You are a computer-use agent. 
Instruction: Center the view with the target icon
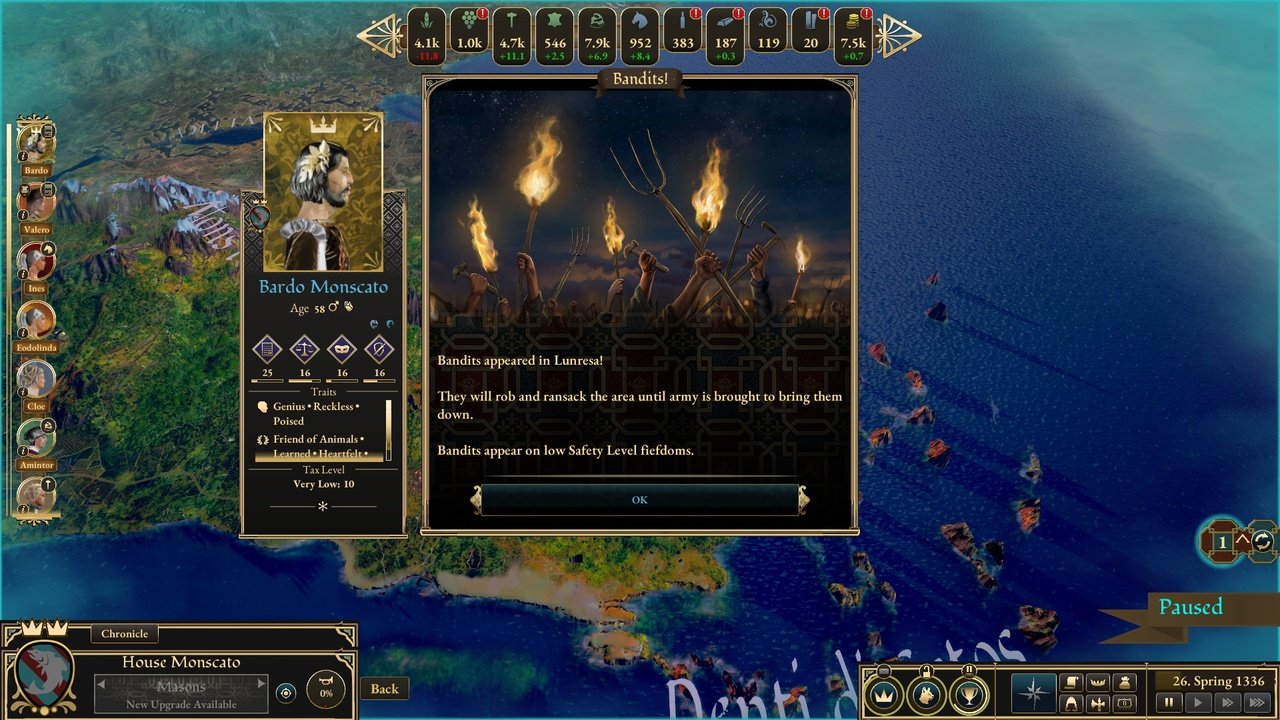click(x=286, y=692)
